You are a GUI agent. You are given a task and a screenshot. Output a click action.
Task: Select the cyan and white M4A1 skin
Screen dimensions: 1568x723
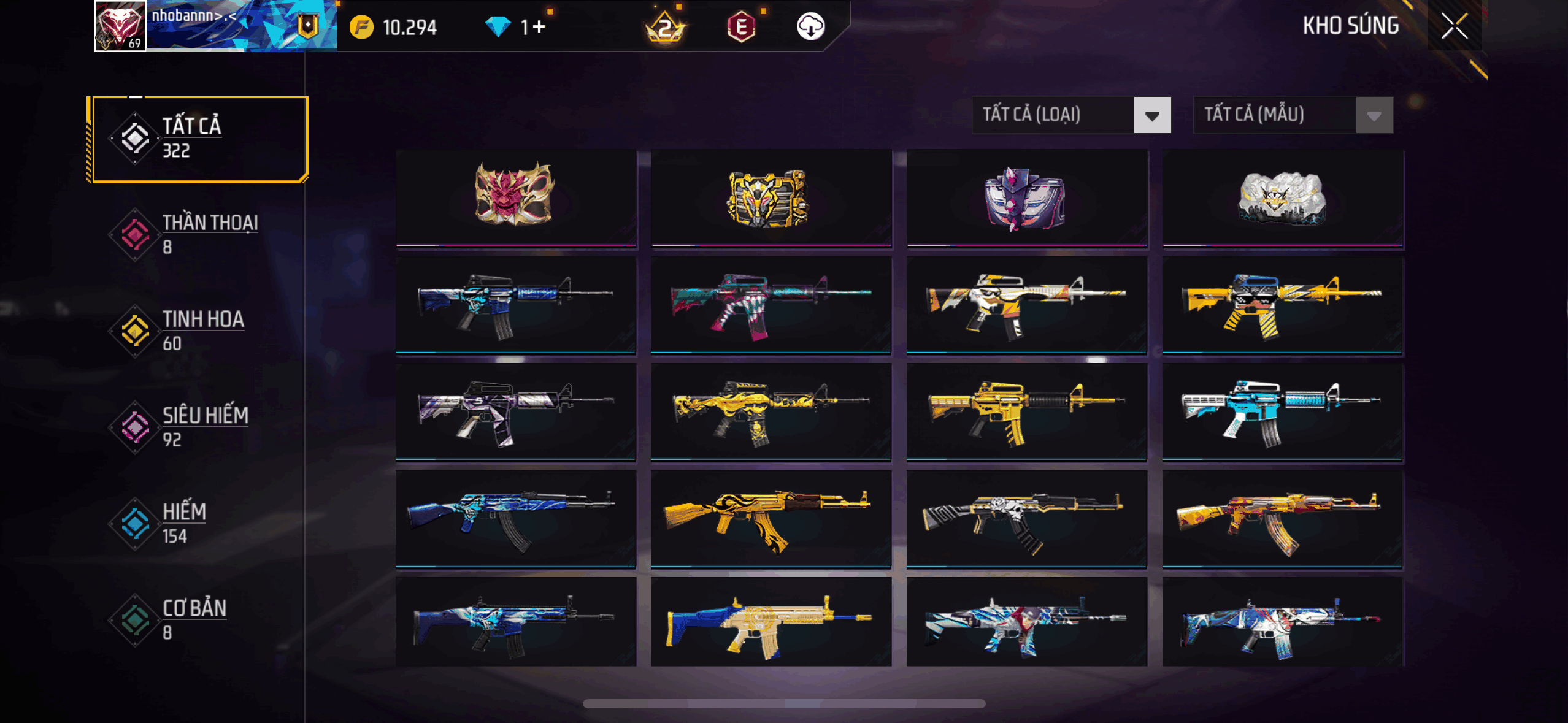point(1282,411)
